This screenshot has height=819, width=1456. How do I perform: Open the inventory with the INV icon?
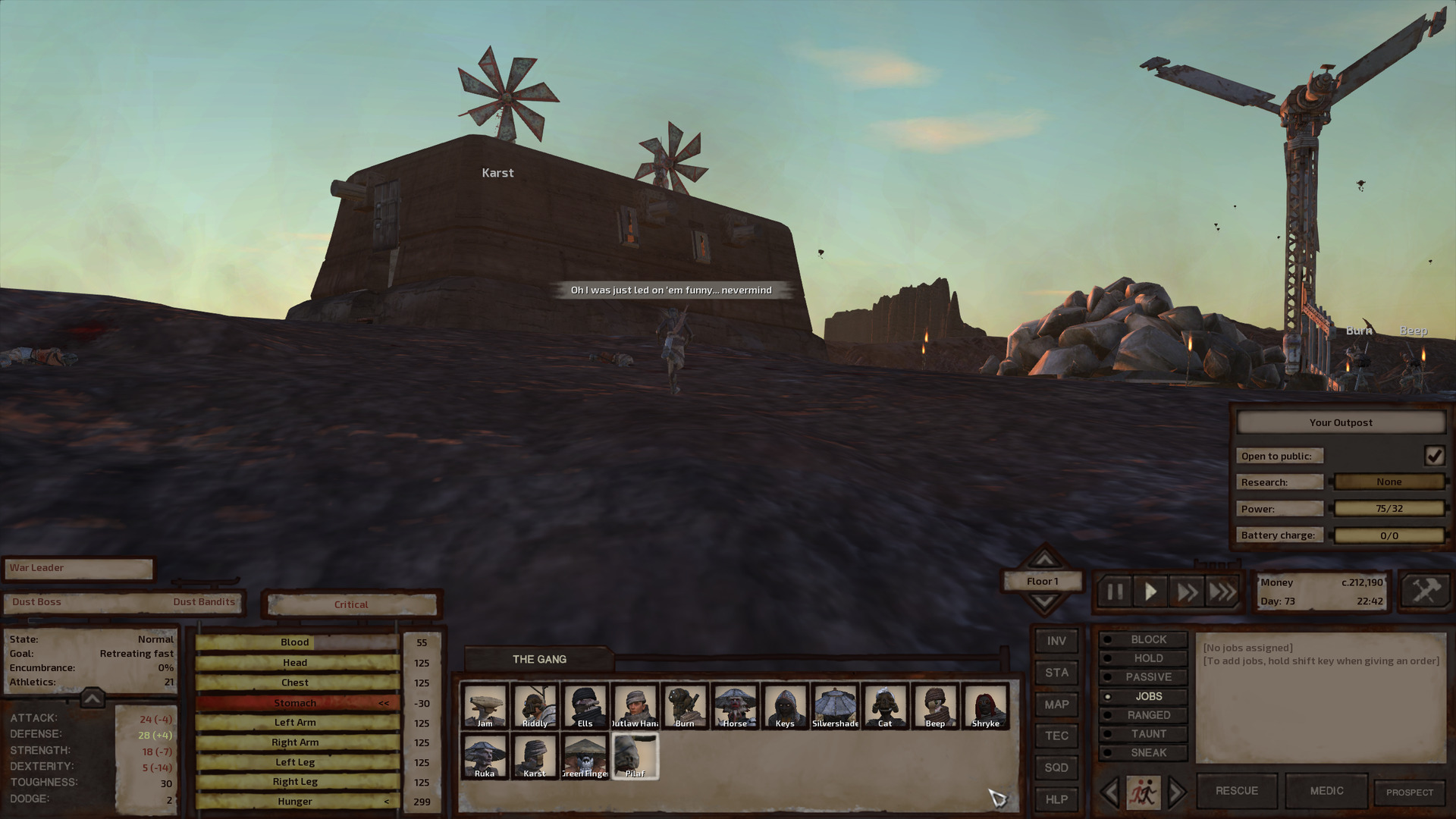pos(1056,641)
